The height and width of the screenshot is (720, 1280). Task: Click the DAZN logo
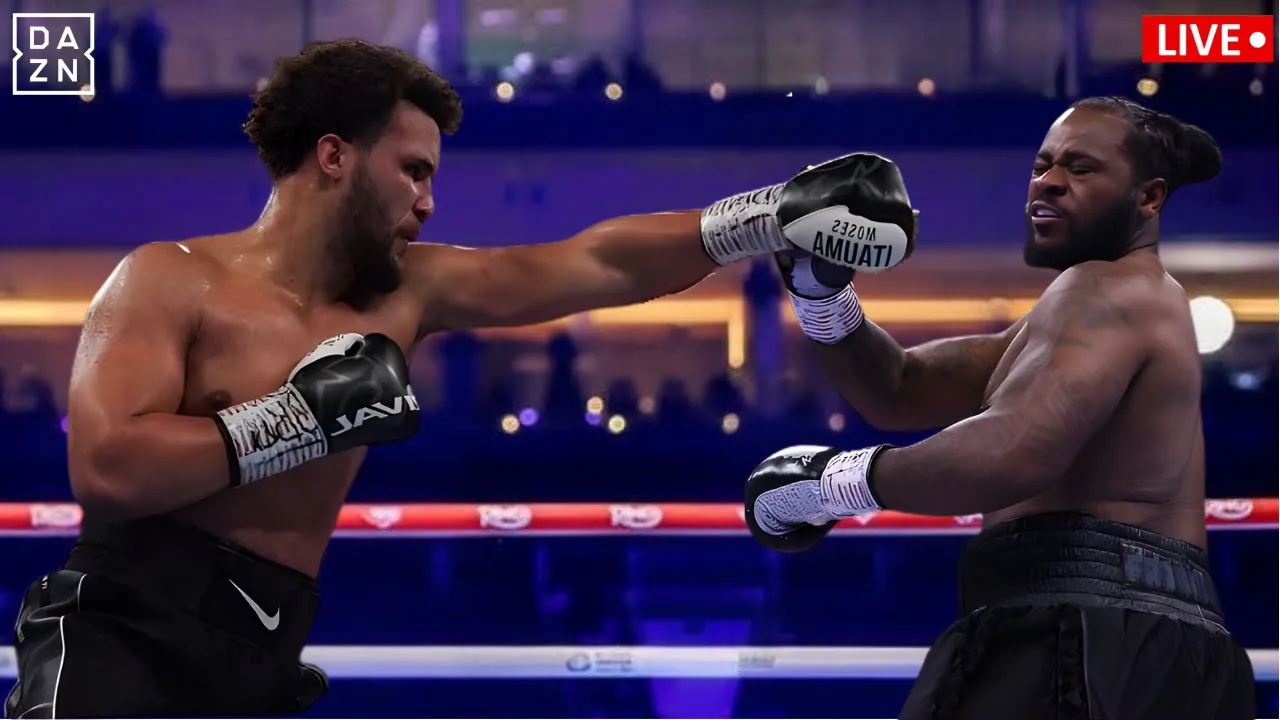pyautogui.click(x=53, y=54)
